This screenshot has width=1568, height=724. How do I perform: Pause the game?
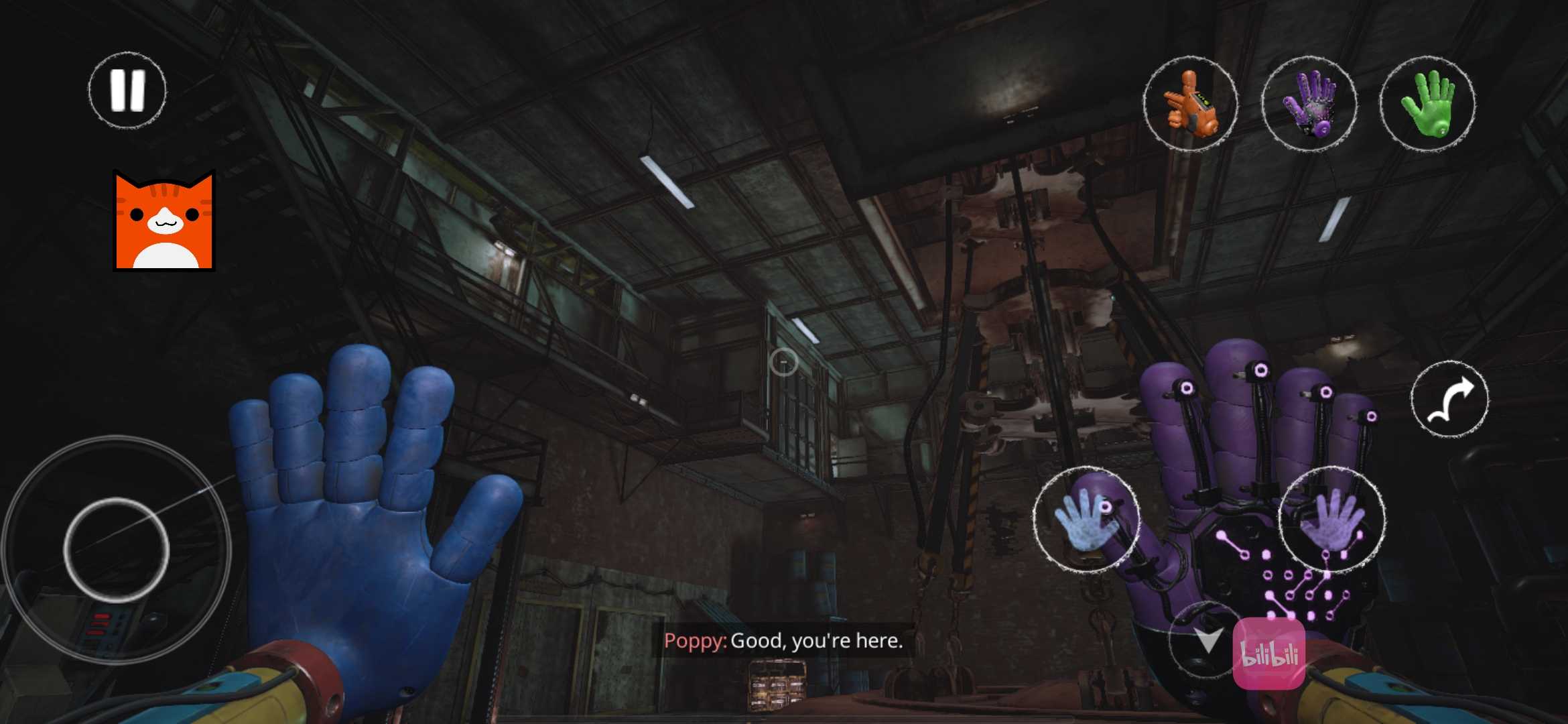[x=127, y=90]
